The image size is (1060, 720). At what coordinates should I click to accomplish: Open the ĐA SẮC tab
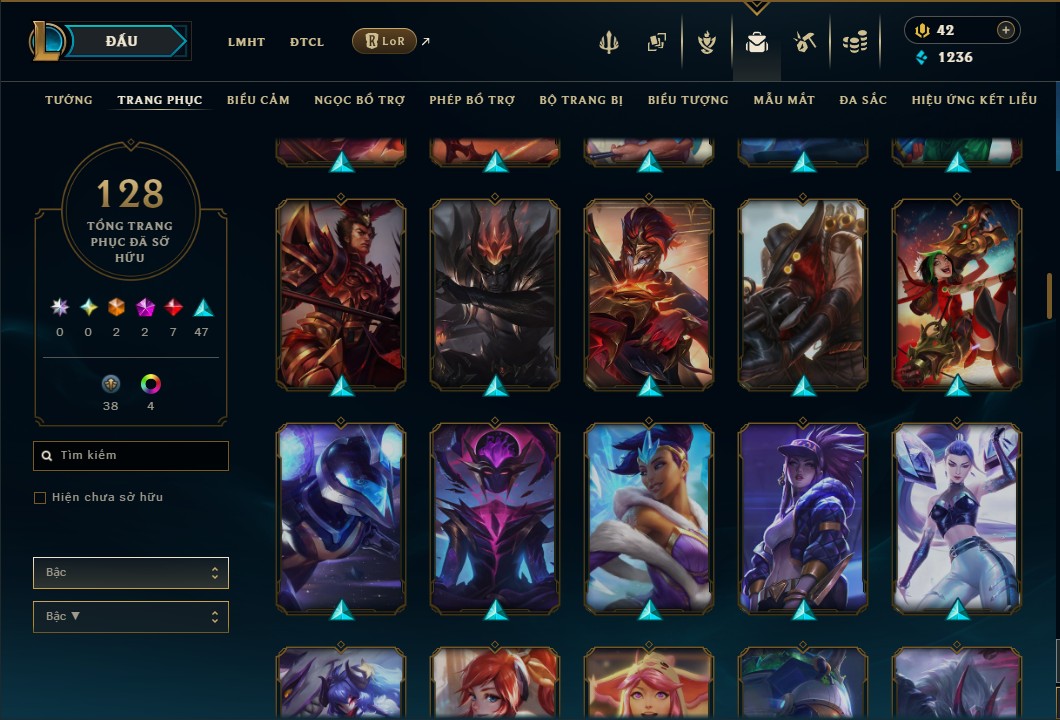(863, 100)
